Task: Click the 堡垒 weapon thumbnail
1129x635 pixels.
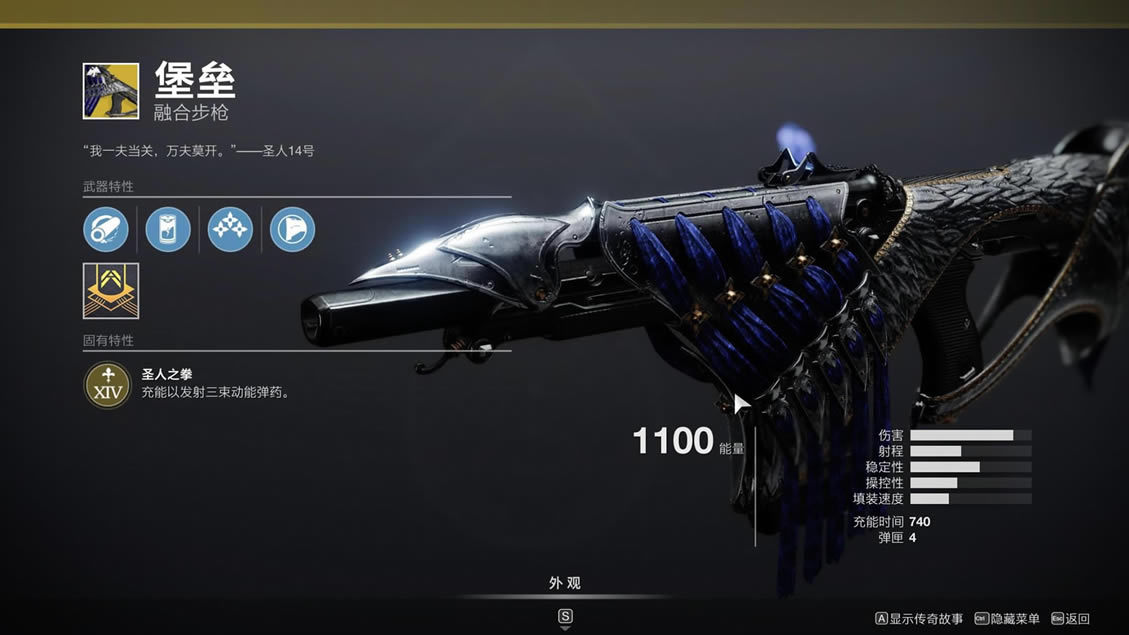Action: point(111,91)
